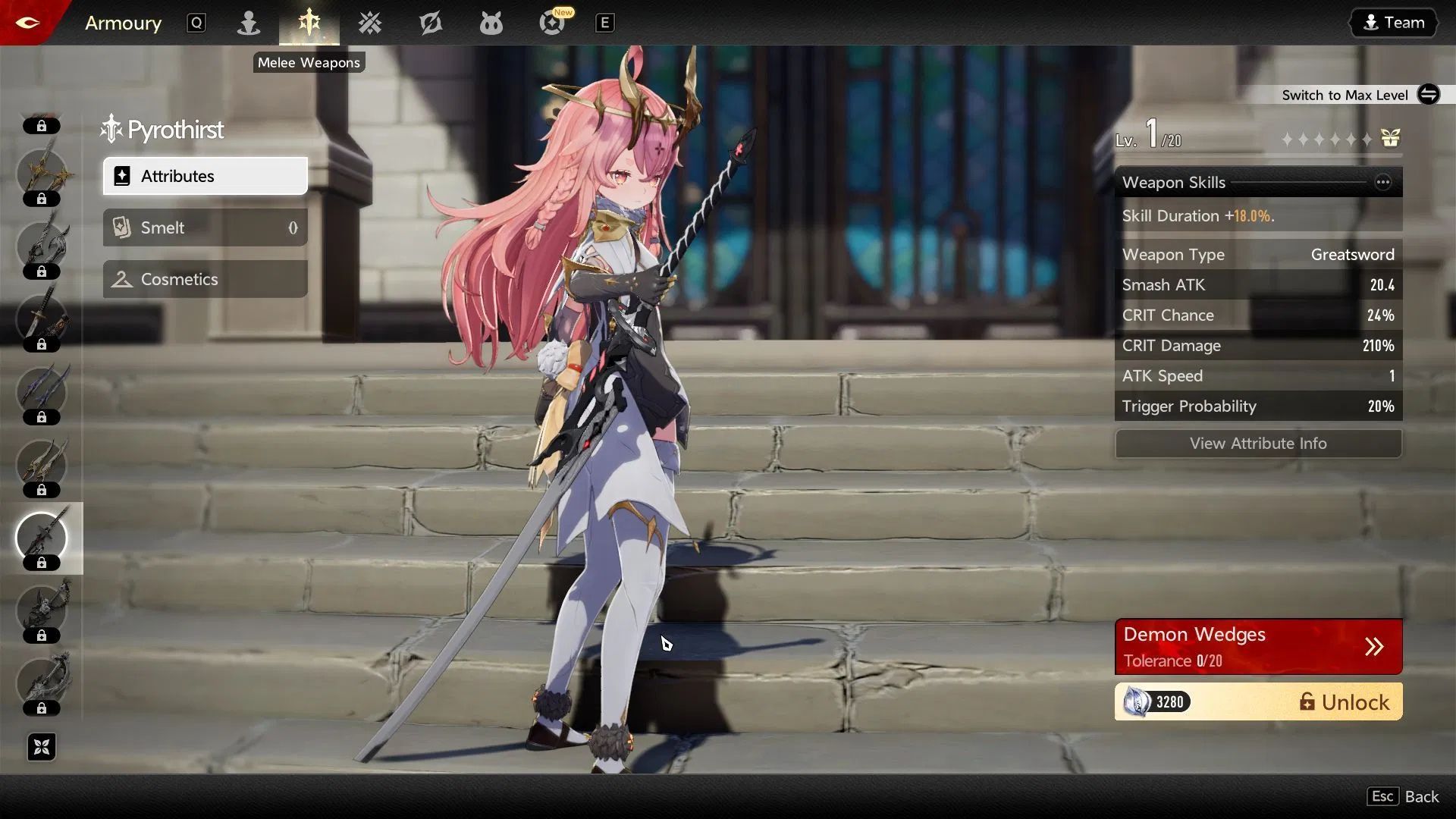The height and width of the screenshot is (819, 1456).
Task: Click the lock icon on the katana weapon
Action: (x=43, y=344)
